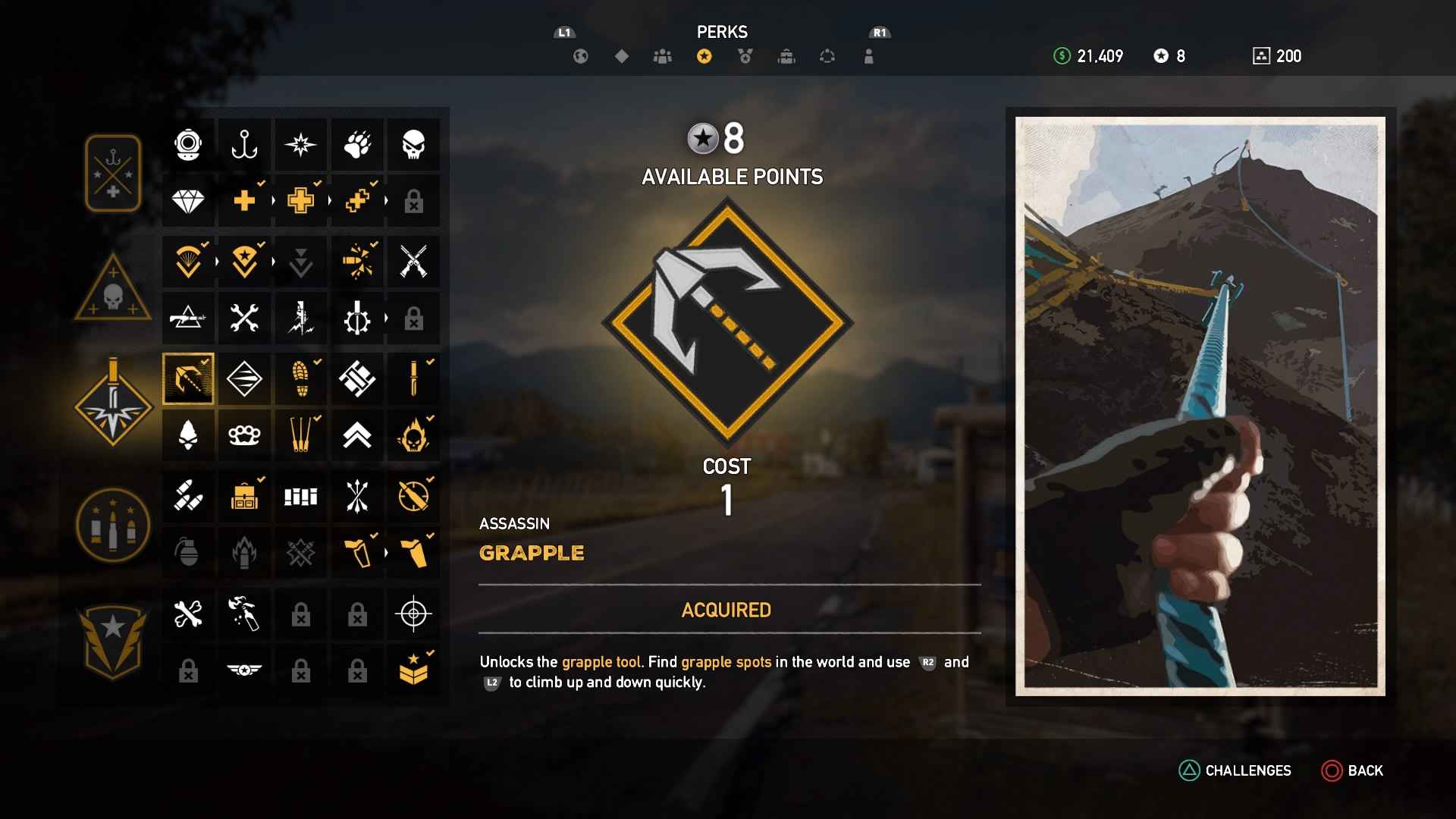Select the boot-shaped Sneaky Sprint perk
Image resolution: width=1456 pixels, height=819 pixels.
301,379
